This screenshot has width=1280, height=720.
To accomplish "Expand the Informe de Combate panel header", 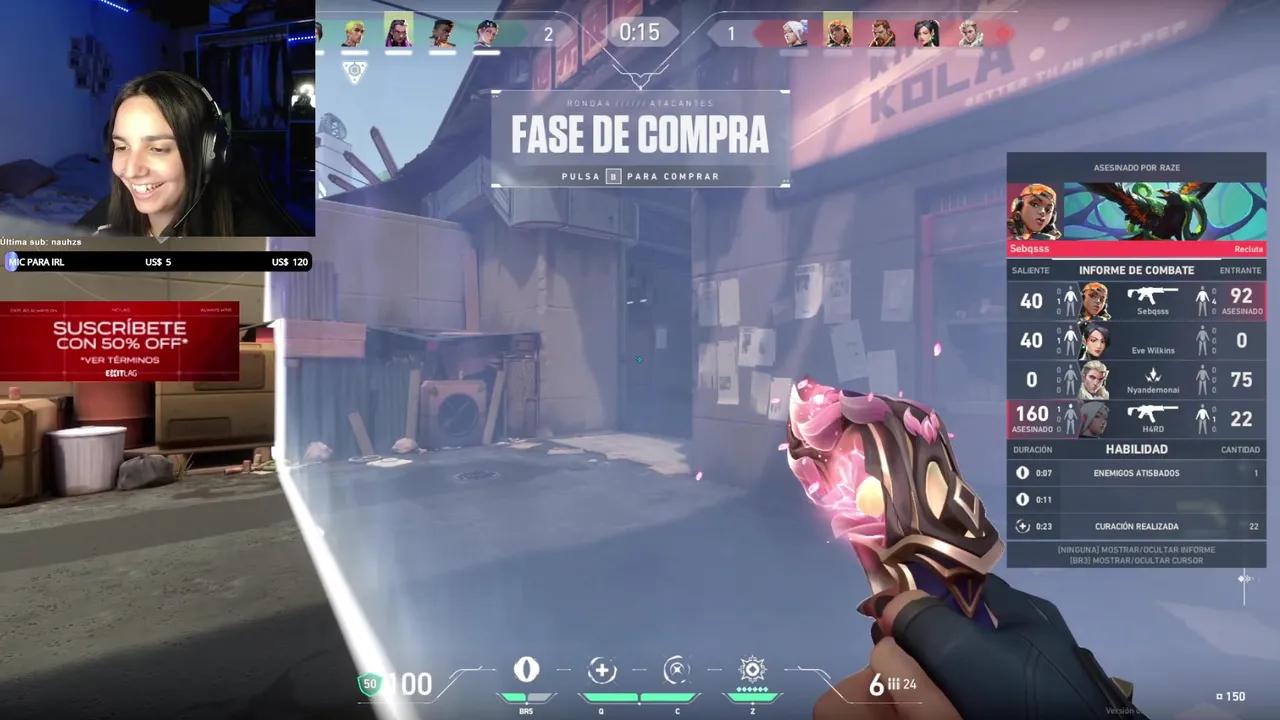I will pyautogui.click(x=1137, y=270).
